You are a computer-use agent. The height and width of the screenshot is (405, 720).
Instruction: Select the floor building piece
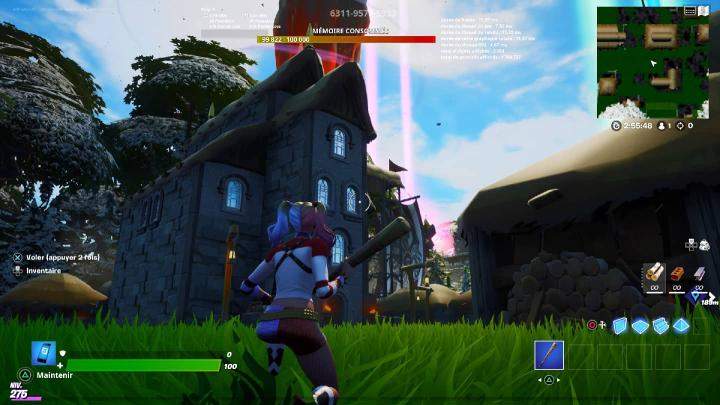pos(640,325)
